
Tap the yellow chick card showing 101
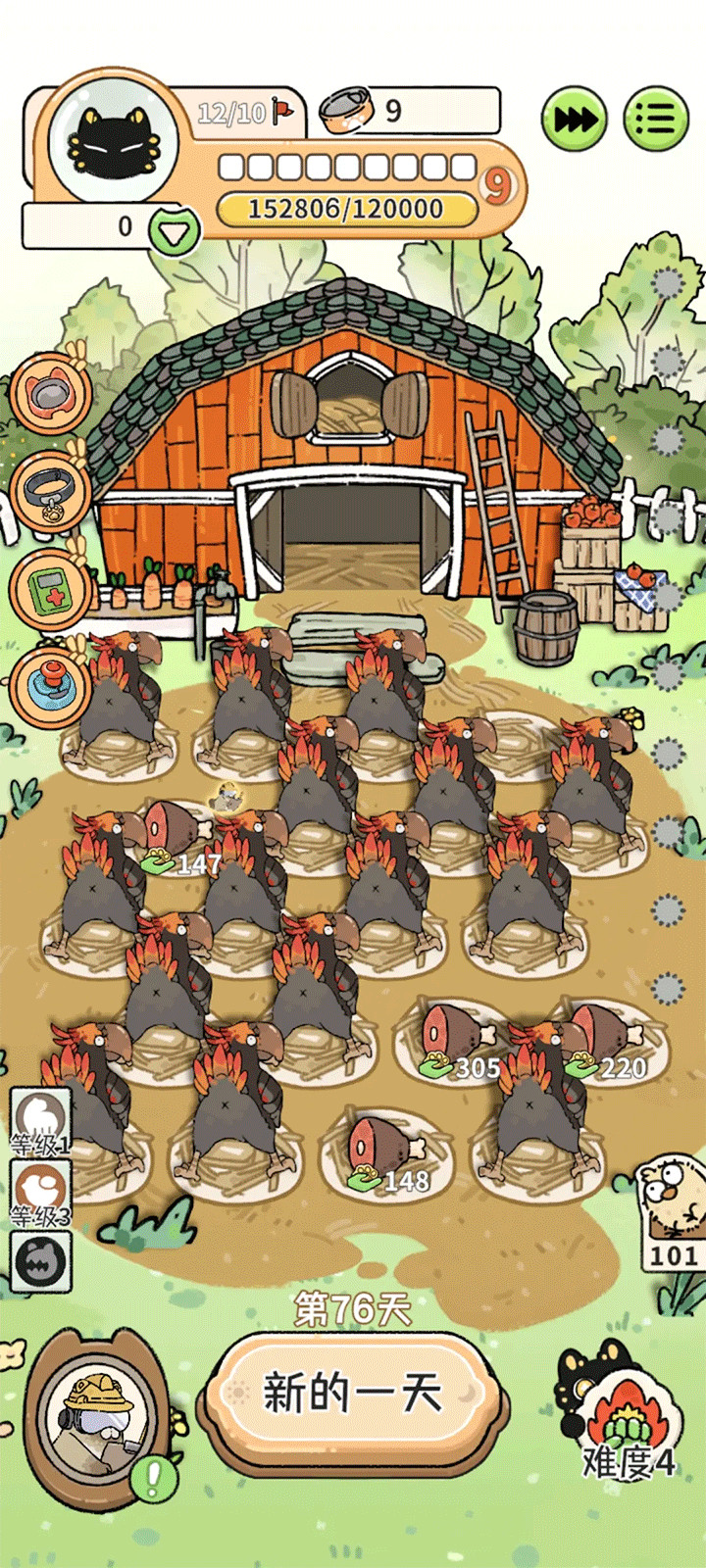(673, 1209)
